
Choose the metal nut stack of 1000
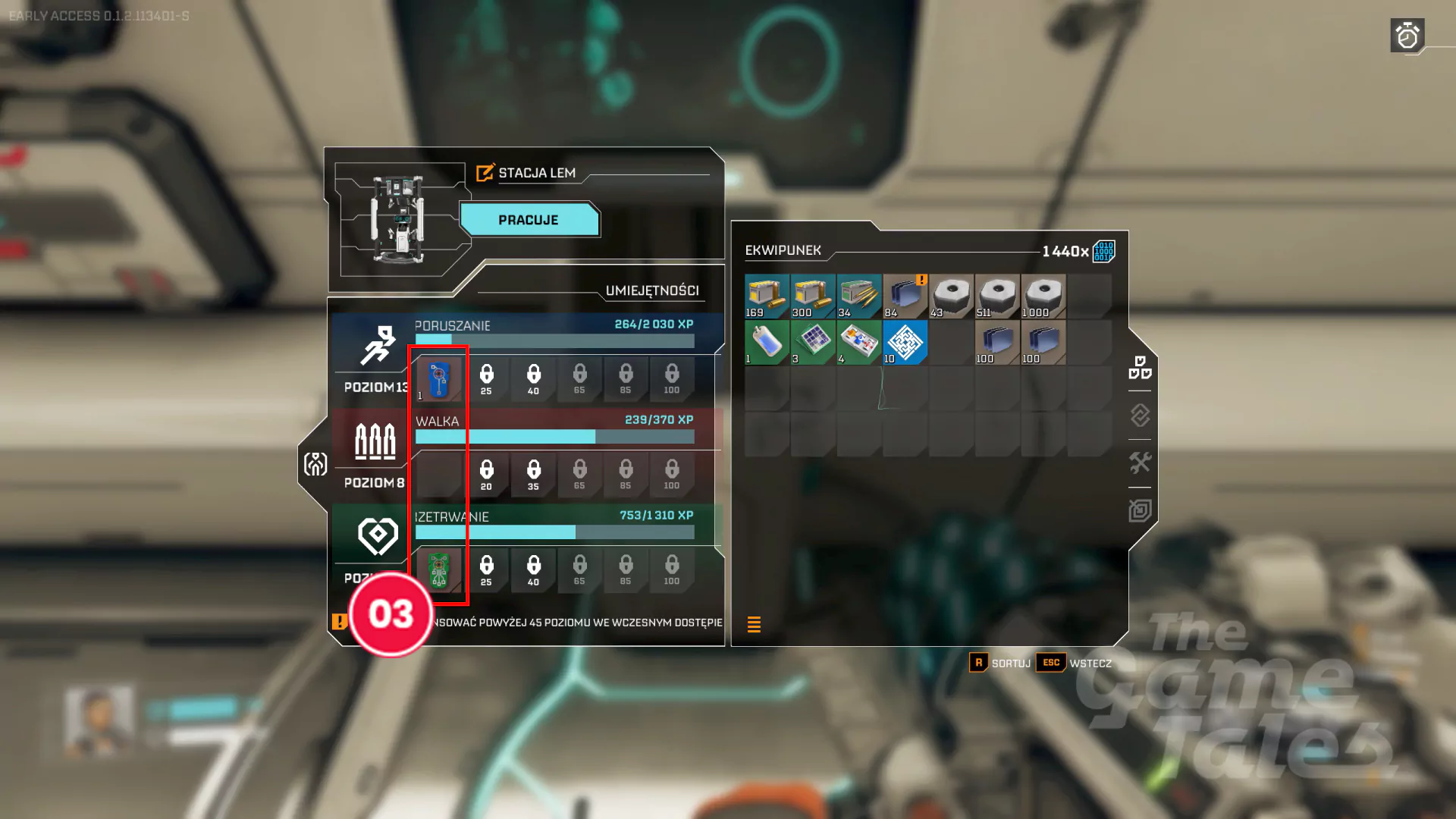click(1043, 296)
